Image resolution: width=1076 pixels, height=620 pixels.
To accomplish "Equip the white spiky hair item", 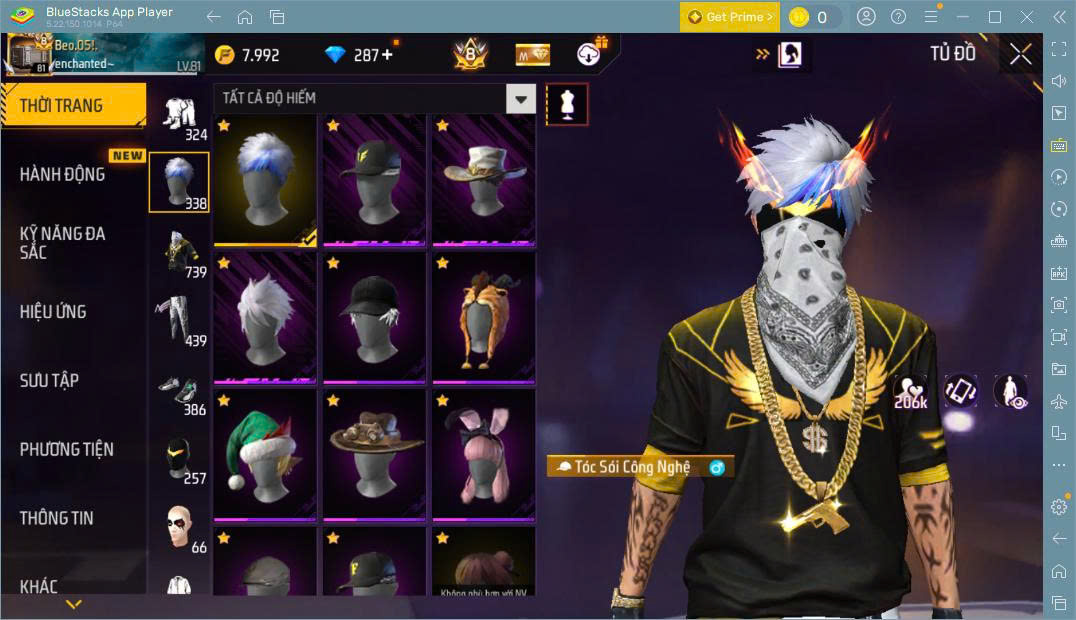I will pyautogui.click(x=264, y=317).
